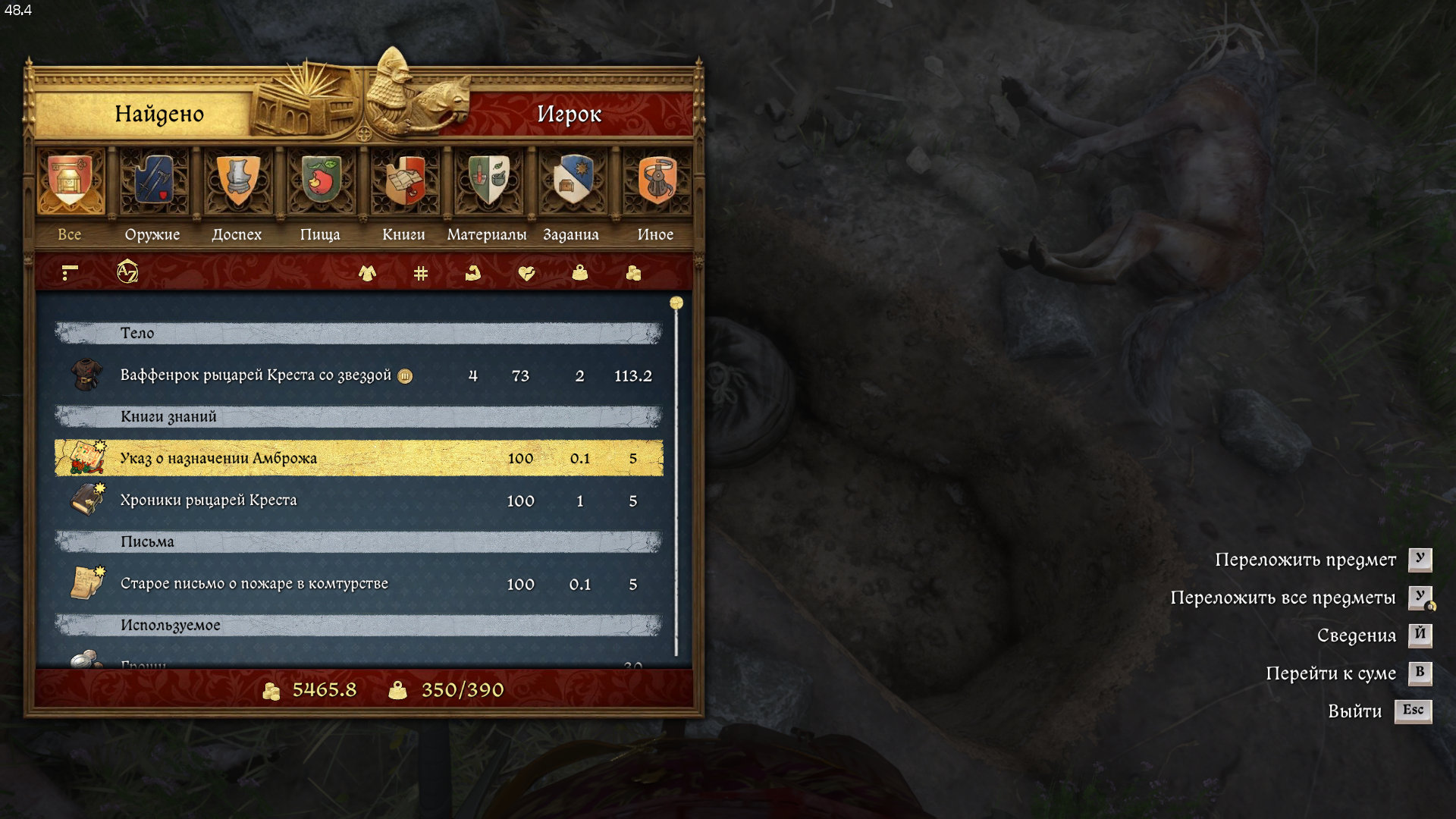This screenshot has width=1456, height=819.
Task: Sort list by the coin price column
Action: (633, 273)
